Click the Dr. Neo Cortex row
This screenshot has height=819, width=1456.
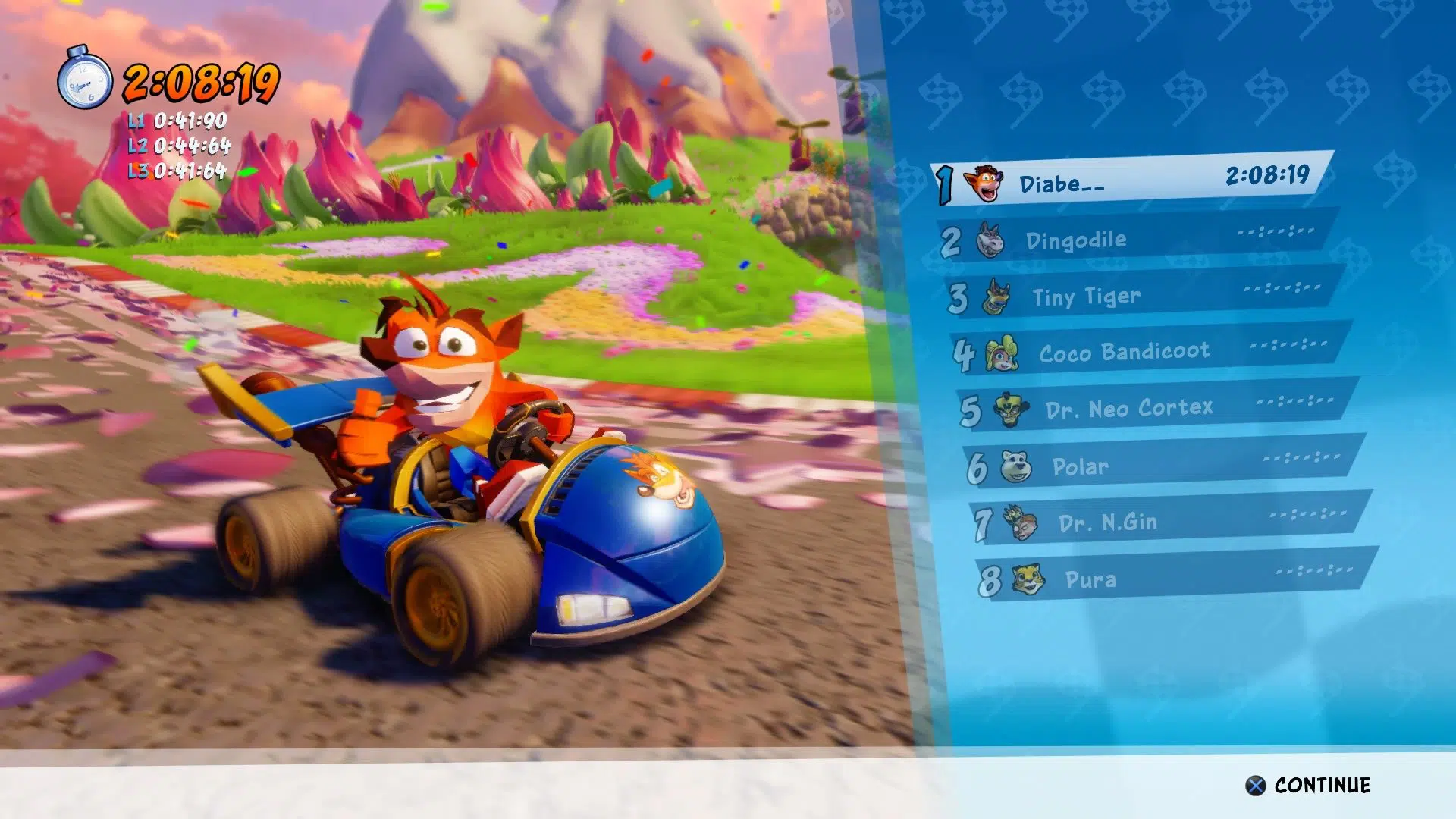tap(1154, 408)
